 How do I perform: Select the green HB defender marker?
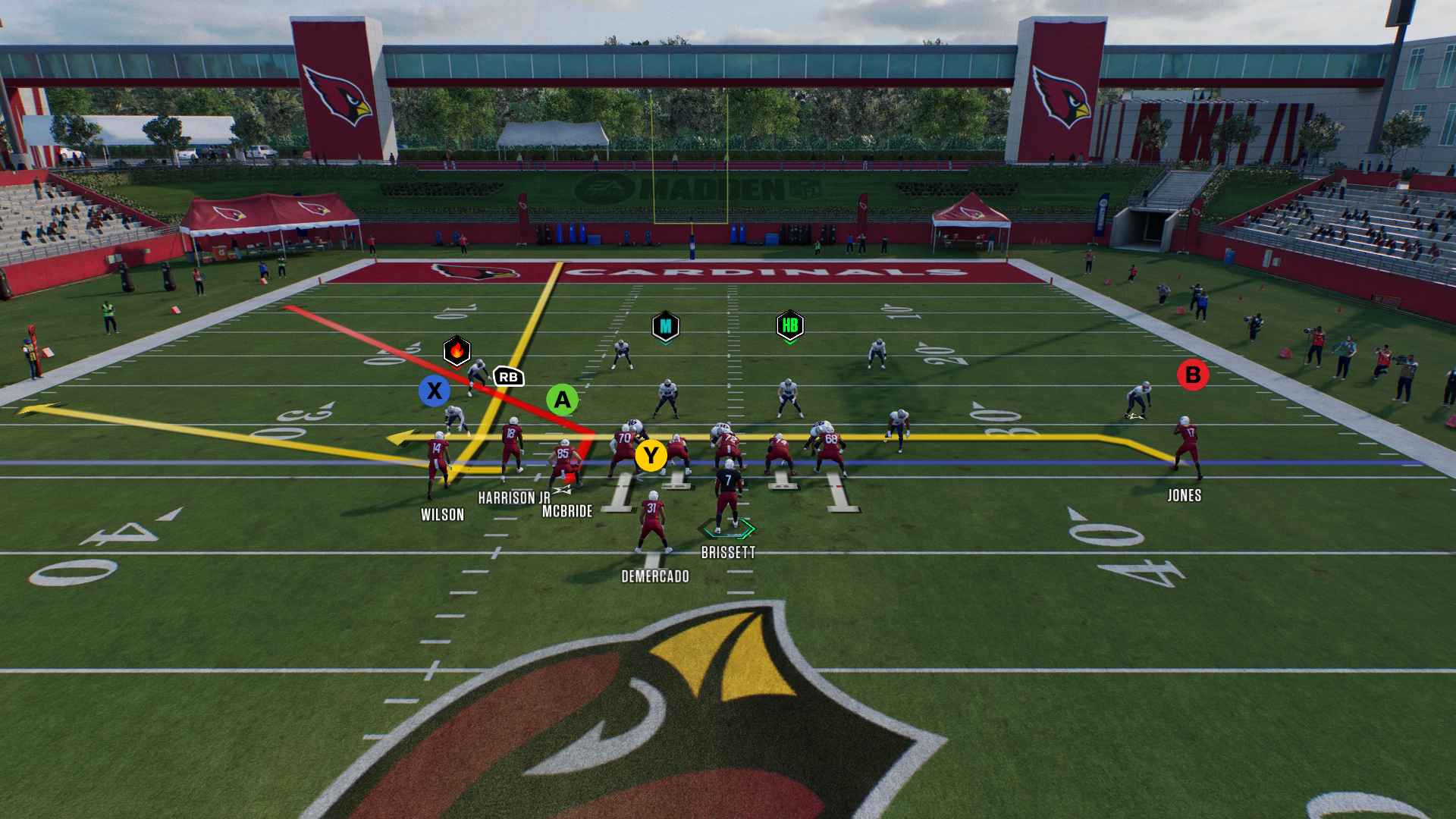[789, 325]
